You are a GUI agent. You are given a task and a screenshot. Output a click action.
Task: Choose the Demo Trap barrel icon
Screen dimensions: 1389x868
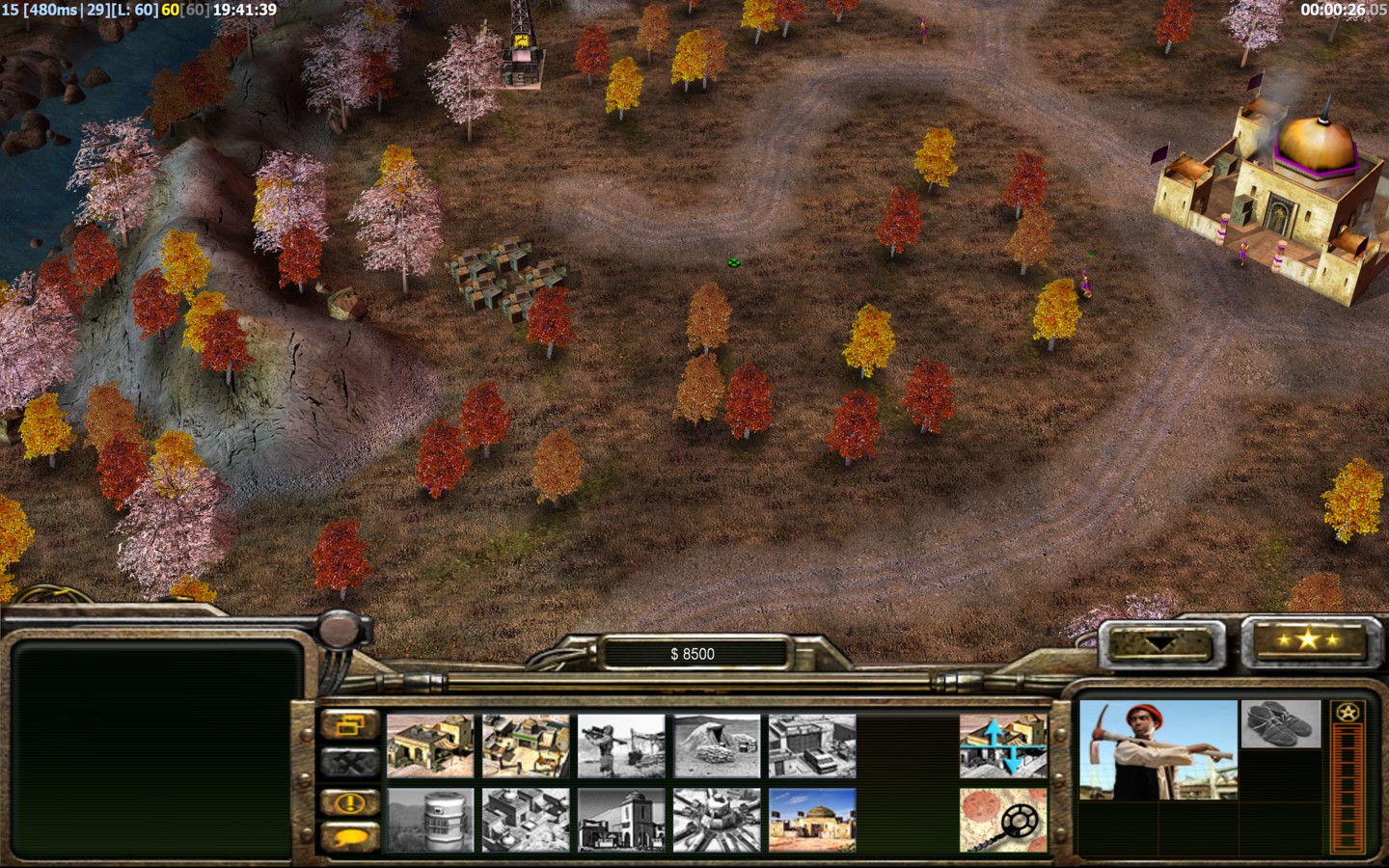pos(430,820)
